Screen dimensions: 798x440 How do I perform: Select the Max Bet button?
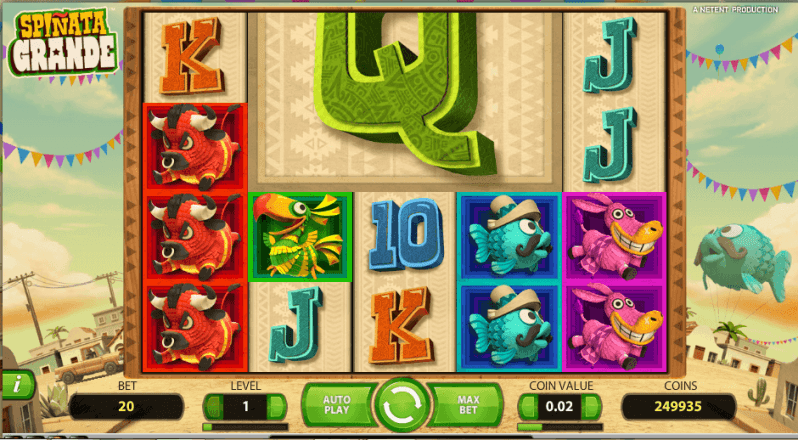tap(468, 405)
